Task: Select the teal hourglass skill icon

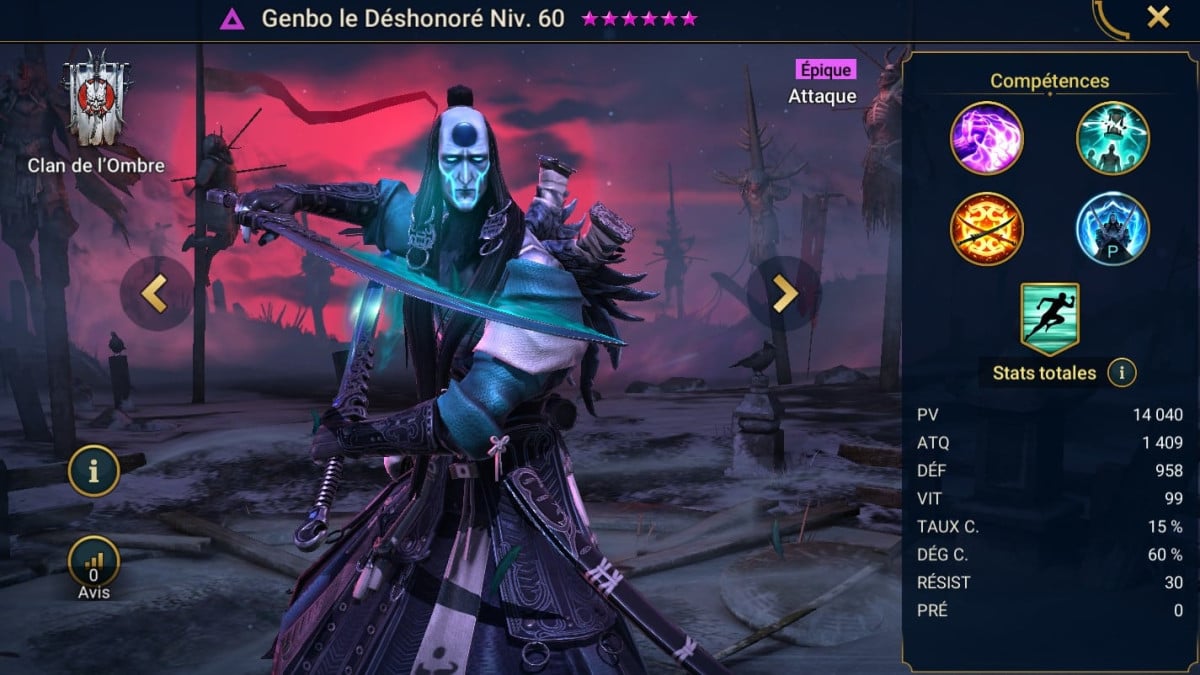Action: click(x=1112, y=138)
